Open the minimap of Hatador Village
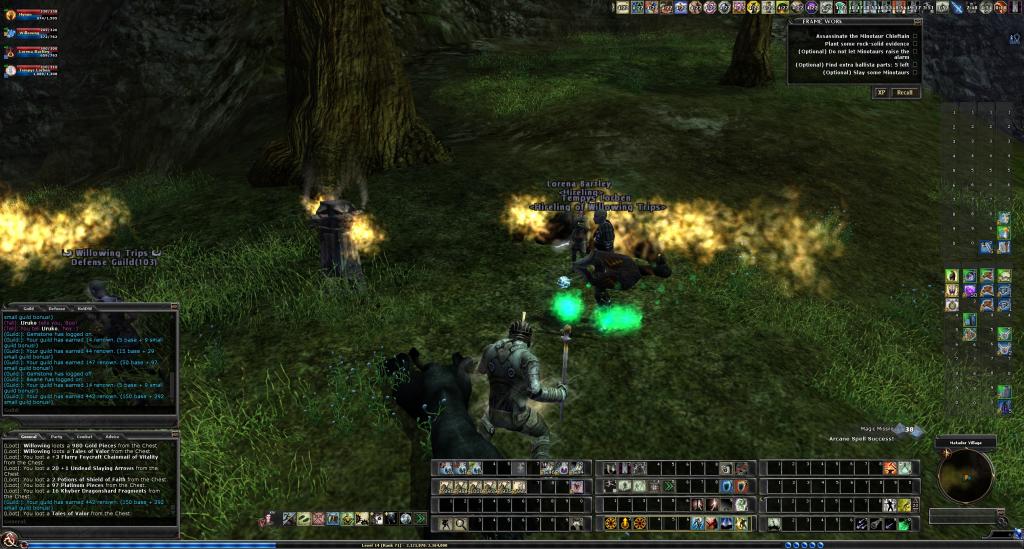 [965, 476]
